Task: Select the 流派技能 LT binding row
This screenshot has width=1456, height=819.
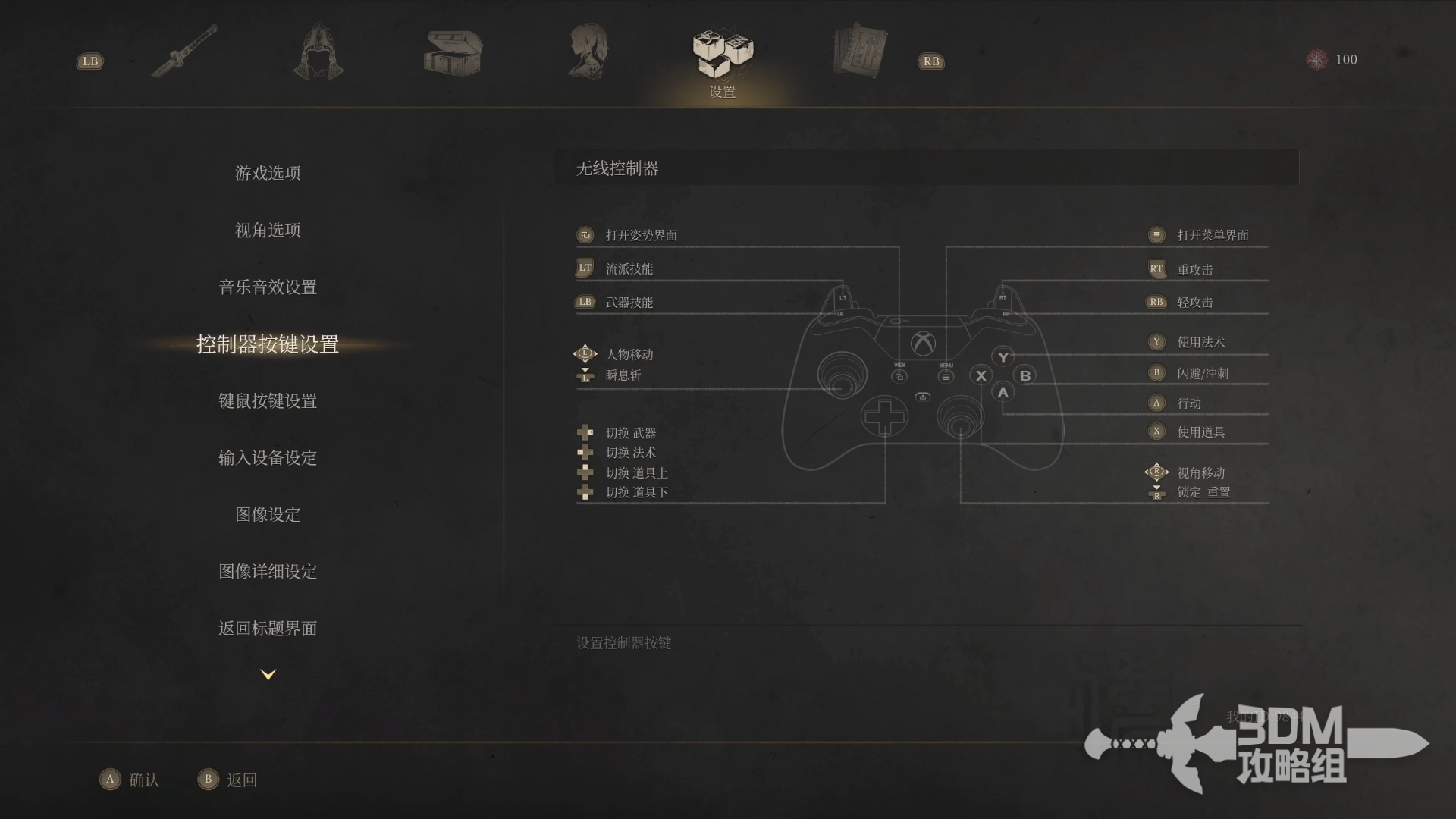Action: coord(629,268)
